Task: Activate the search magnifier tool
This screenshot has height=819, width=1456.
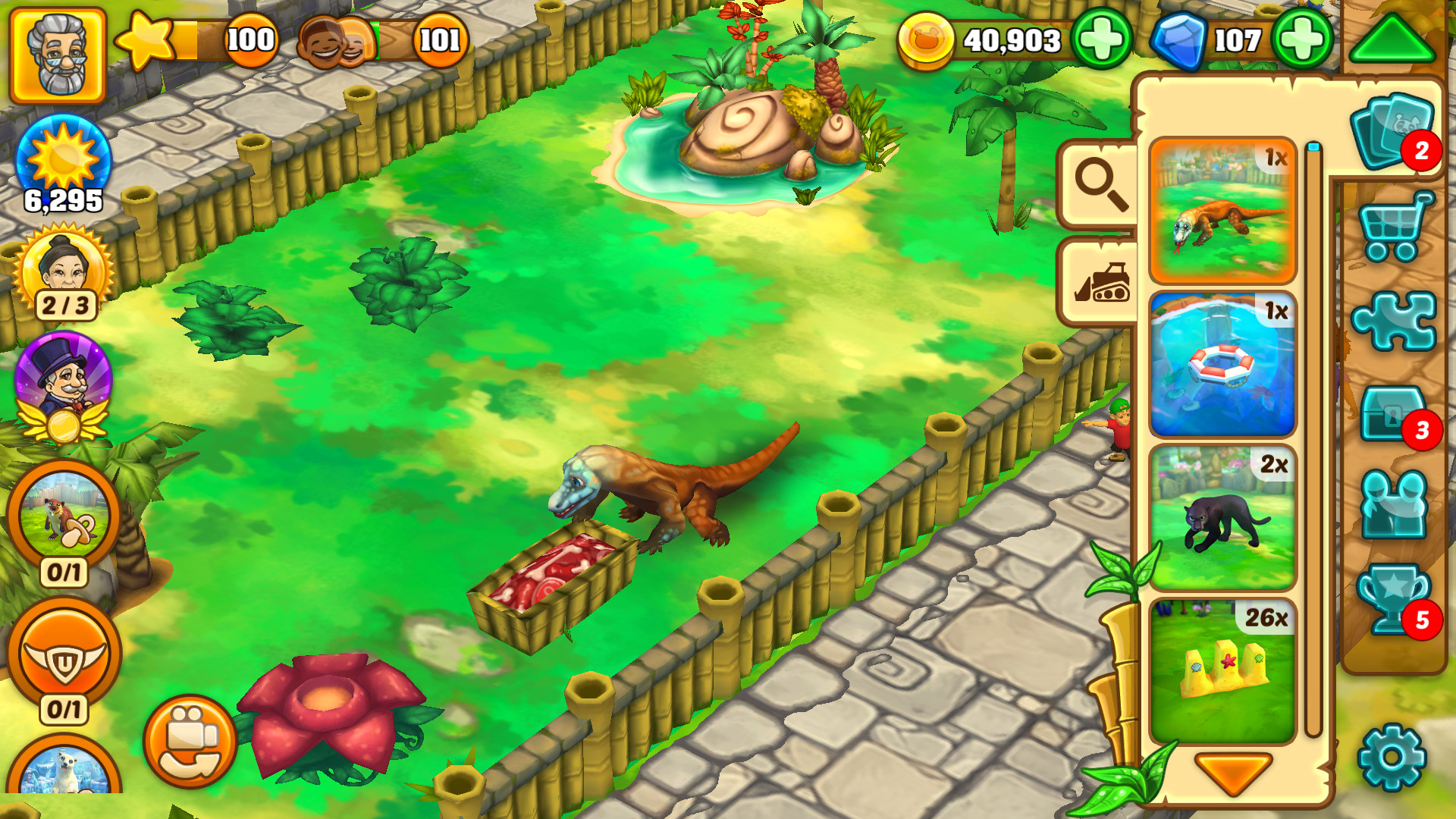Action: (x=1101, y=183)
